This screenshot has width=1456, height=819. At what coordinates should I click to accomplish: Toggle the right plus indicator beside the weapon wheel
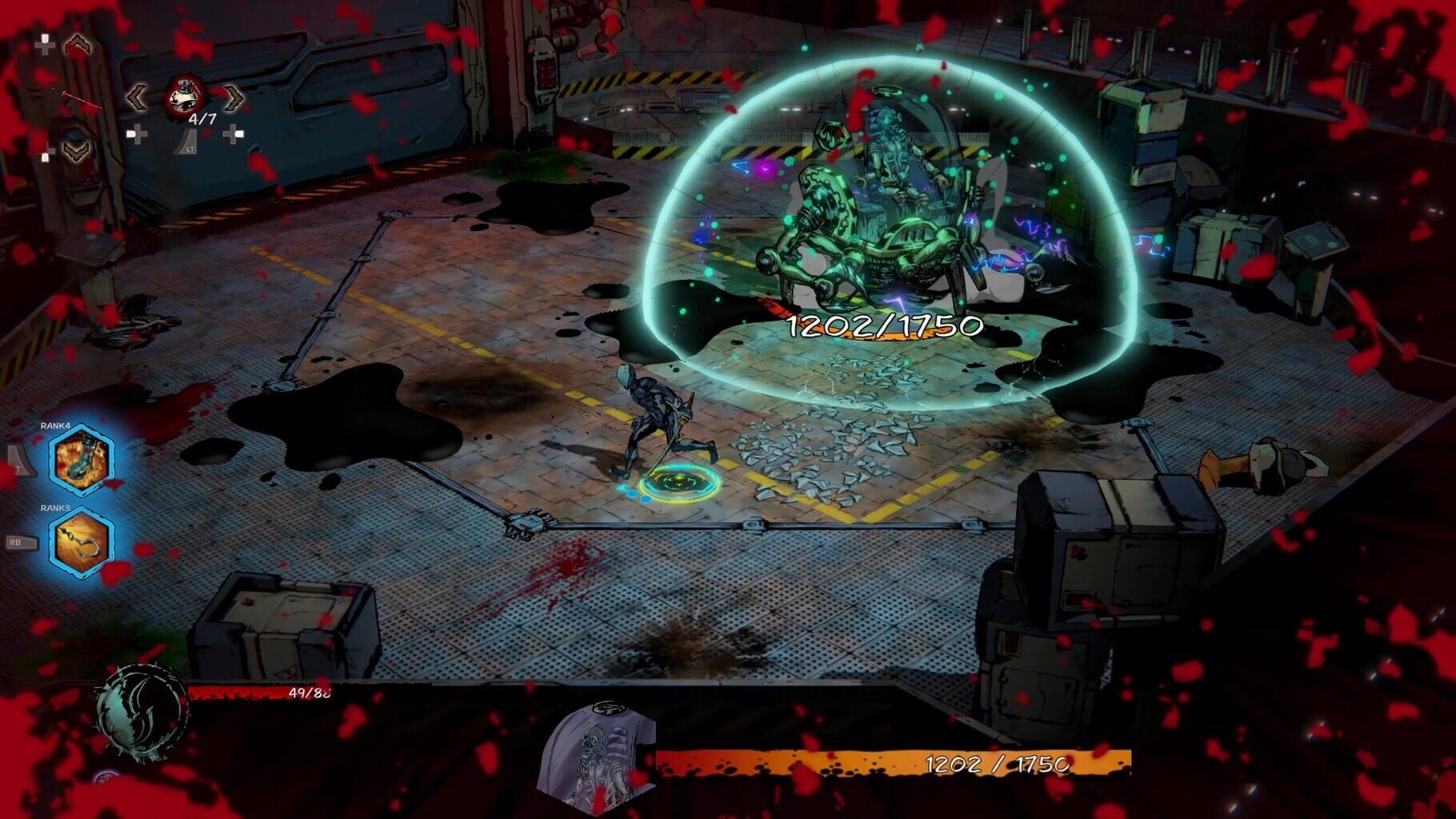coord(234,134)
